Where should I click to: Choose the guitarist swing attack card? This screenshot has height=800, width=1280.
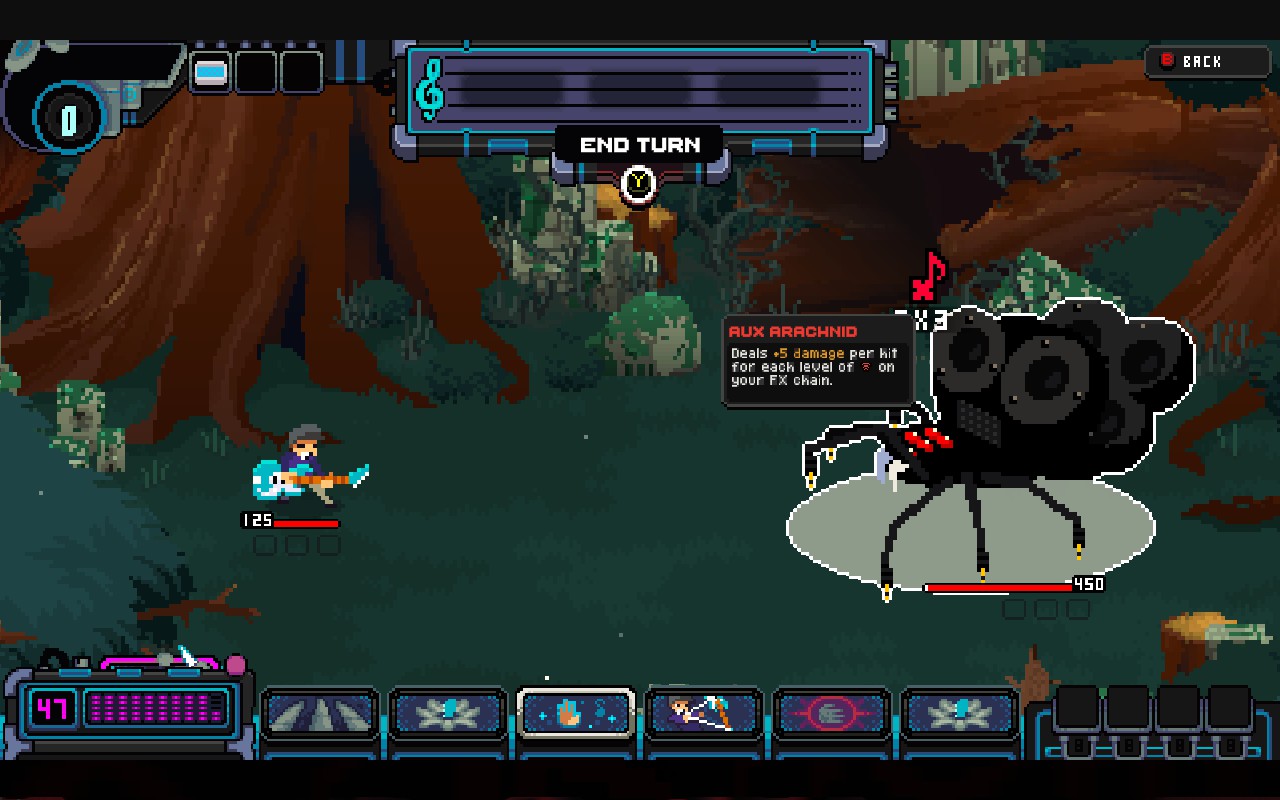click(704, 714)
